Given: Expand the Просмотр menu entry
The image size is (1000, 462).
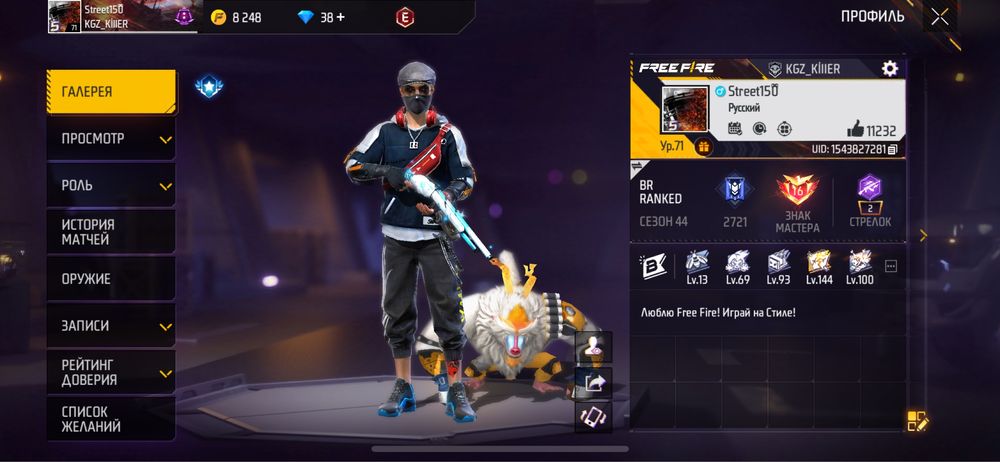Looking at the screenshot, I should [x=111, y=139].
